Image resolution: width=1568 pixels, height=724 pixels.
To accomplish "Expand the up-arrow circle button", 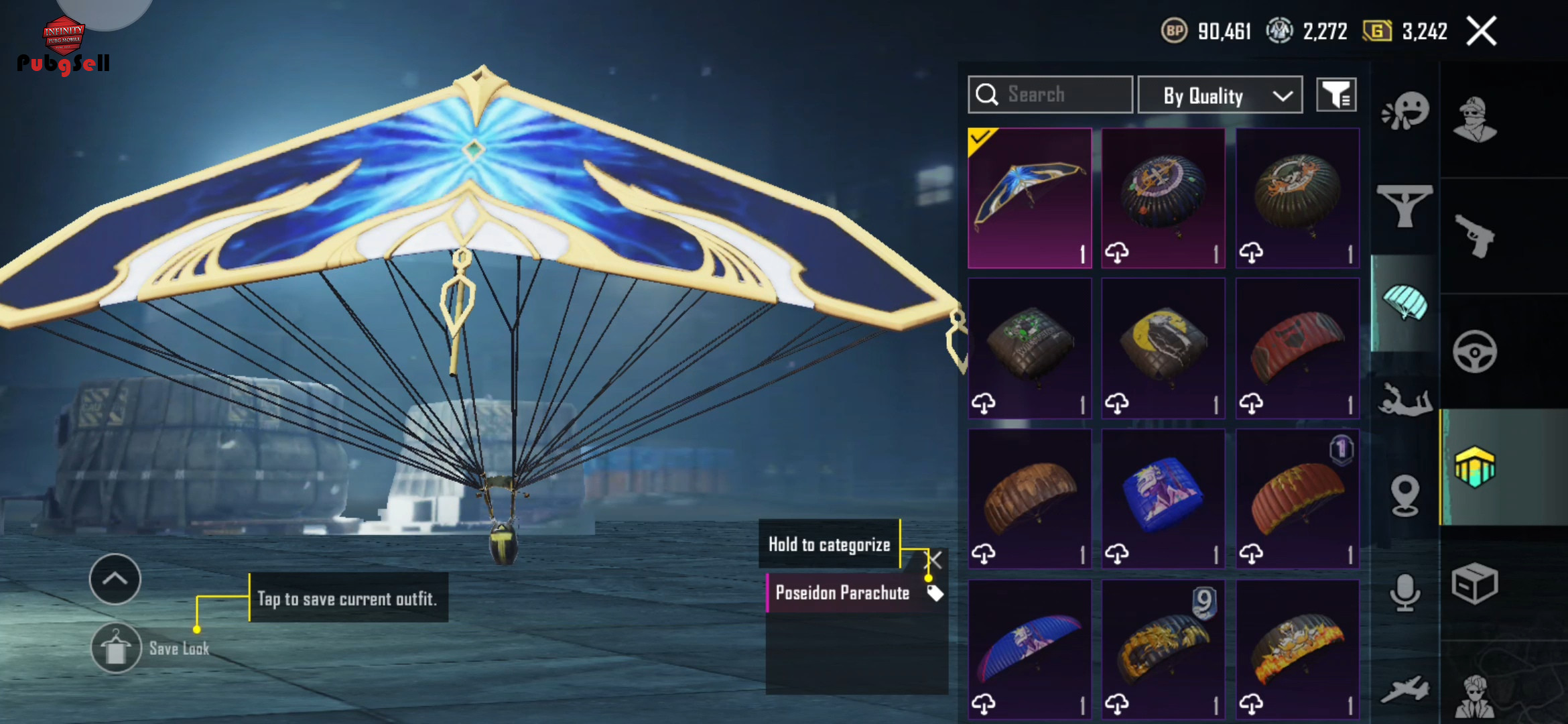I will tap(115, 579).
